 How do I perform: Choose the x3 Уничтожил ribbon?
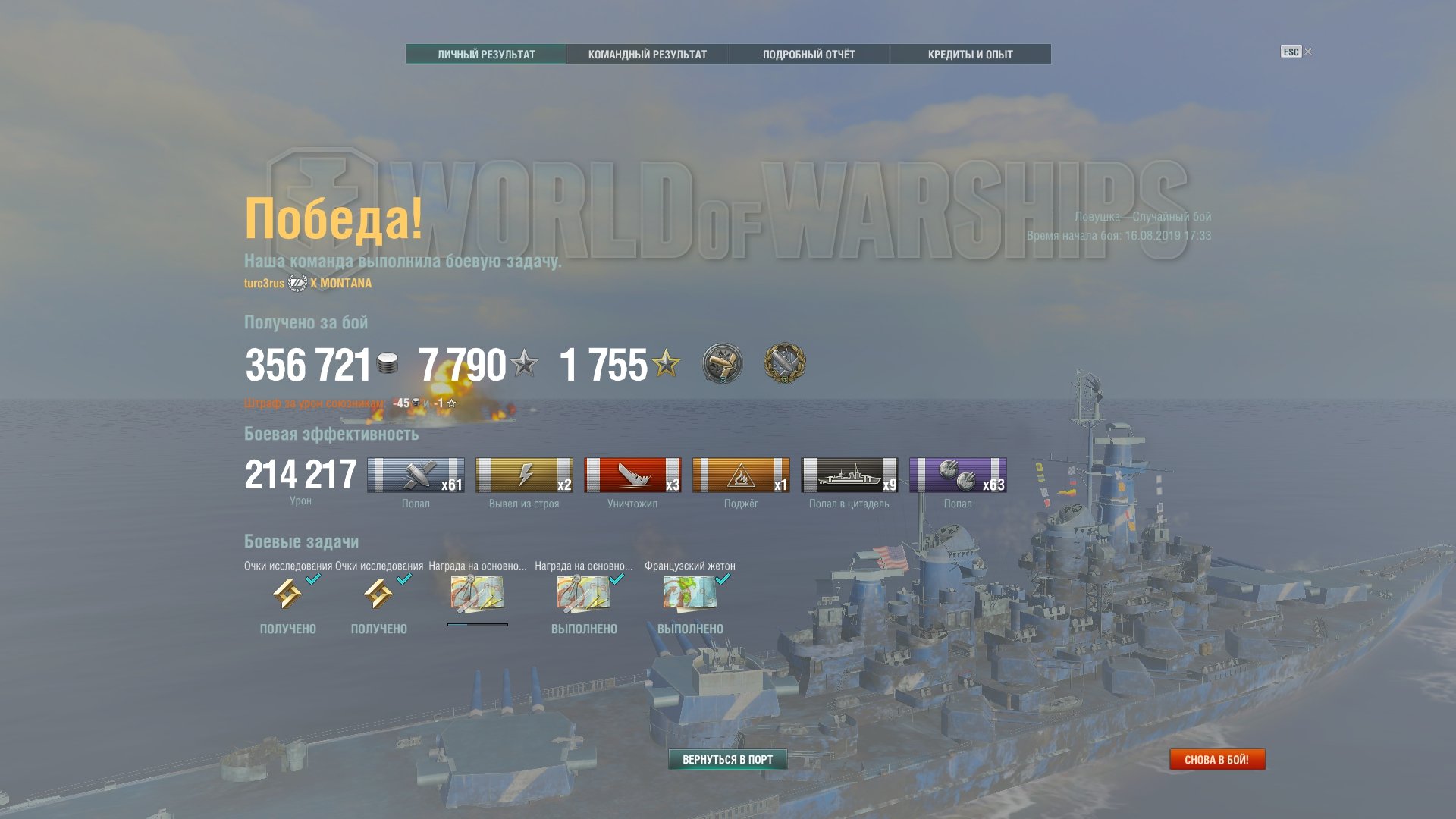pyautogui.click(x=632, y=475)
